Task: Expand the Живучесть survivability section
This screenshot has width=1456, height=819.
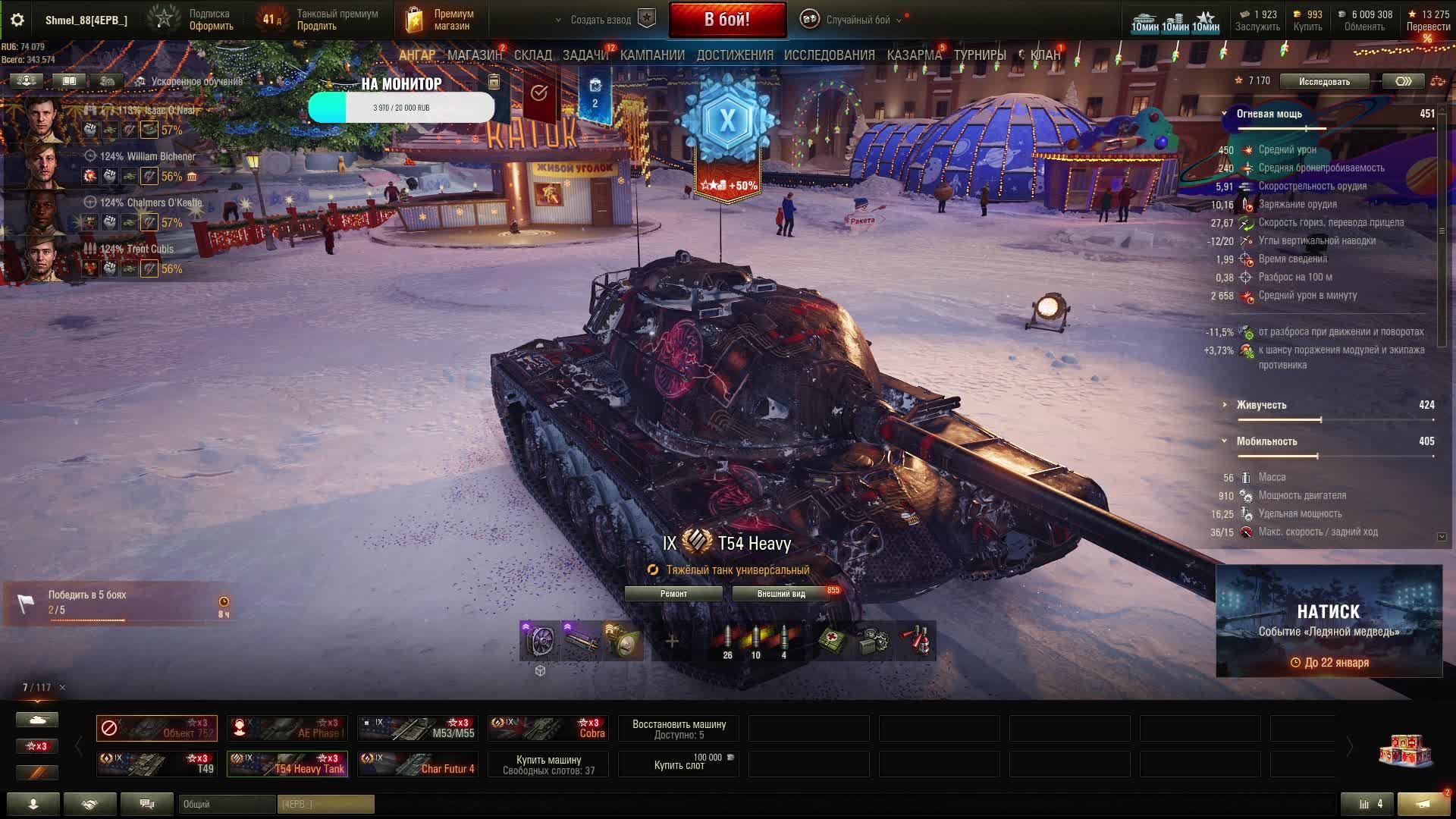Action: coord(1261,405)
